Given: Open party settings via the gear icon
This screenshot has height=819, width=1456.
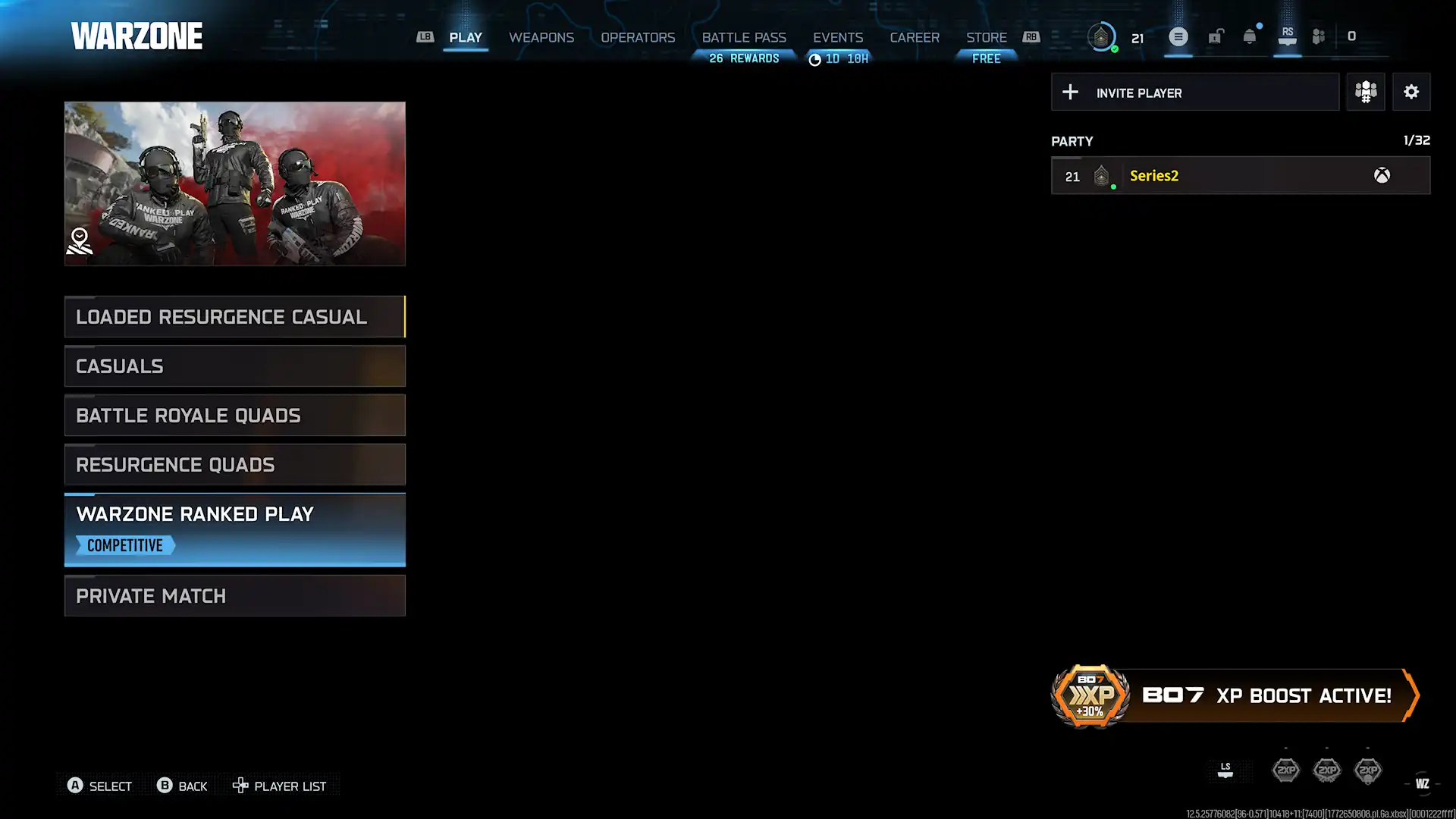Looking at the screenshot, I should click(1411, 92).
